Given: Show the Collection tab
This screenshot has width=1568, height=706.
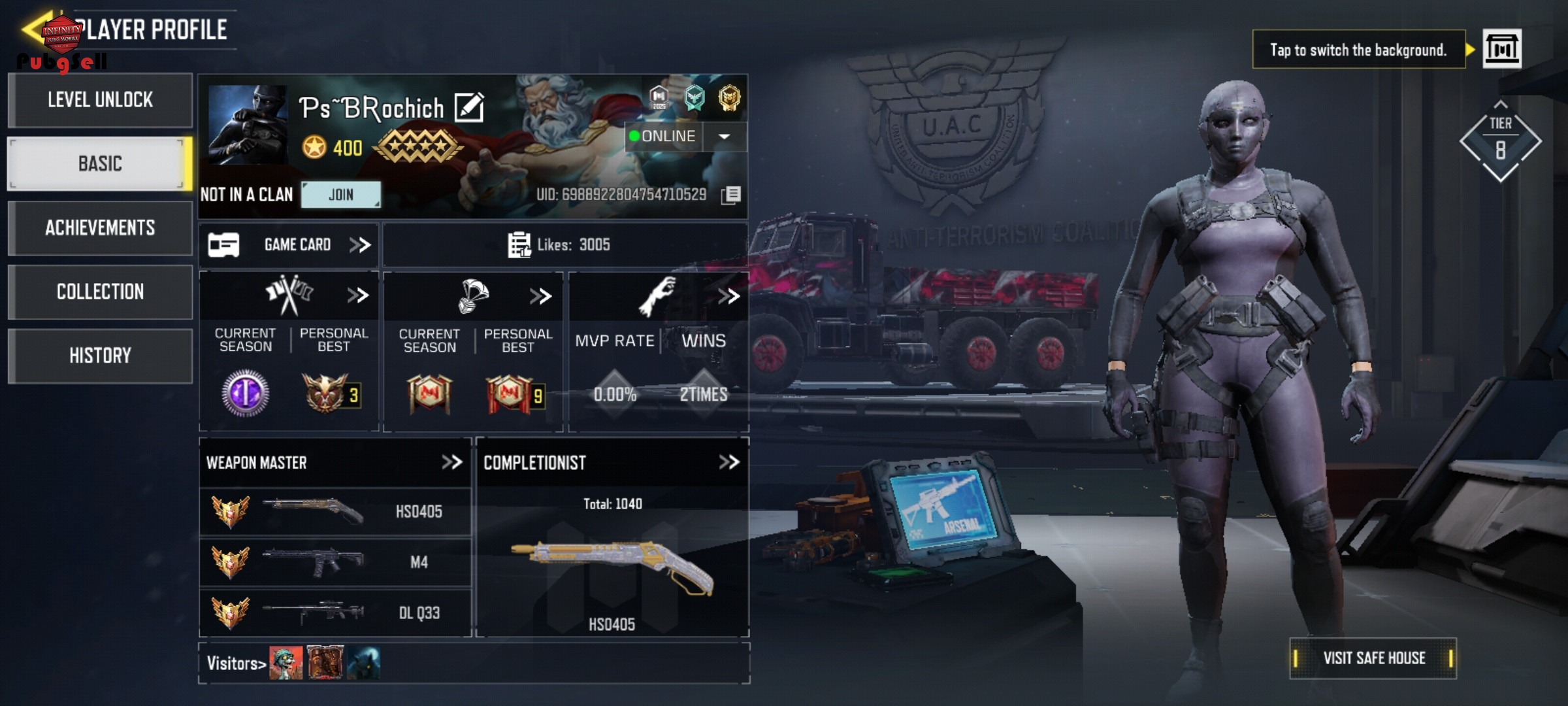Looking at the screenshot, I should click(x=100, y=292).
